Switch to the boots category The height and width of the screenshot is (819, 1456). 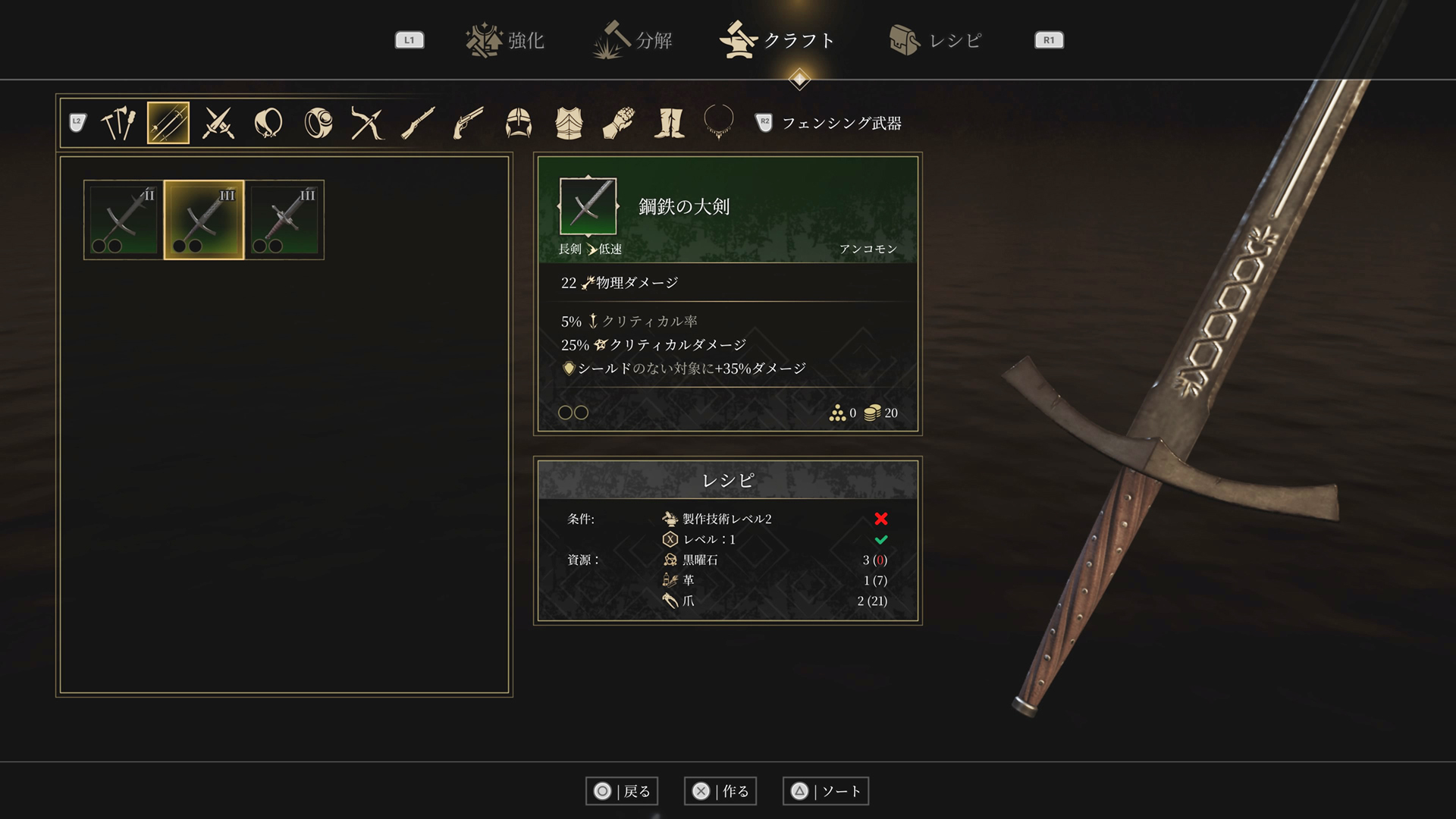pyautogui.click(x=669, y=123)
